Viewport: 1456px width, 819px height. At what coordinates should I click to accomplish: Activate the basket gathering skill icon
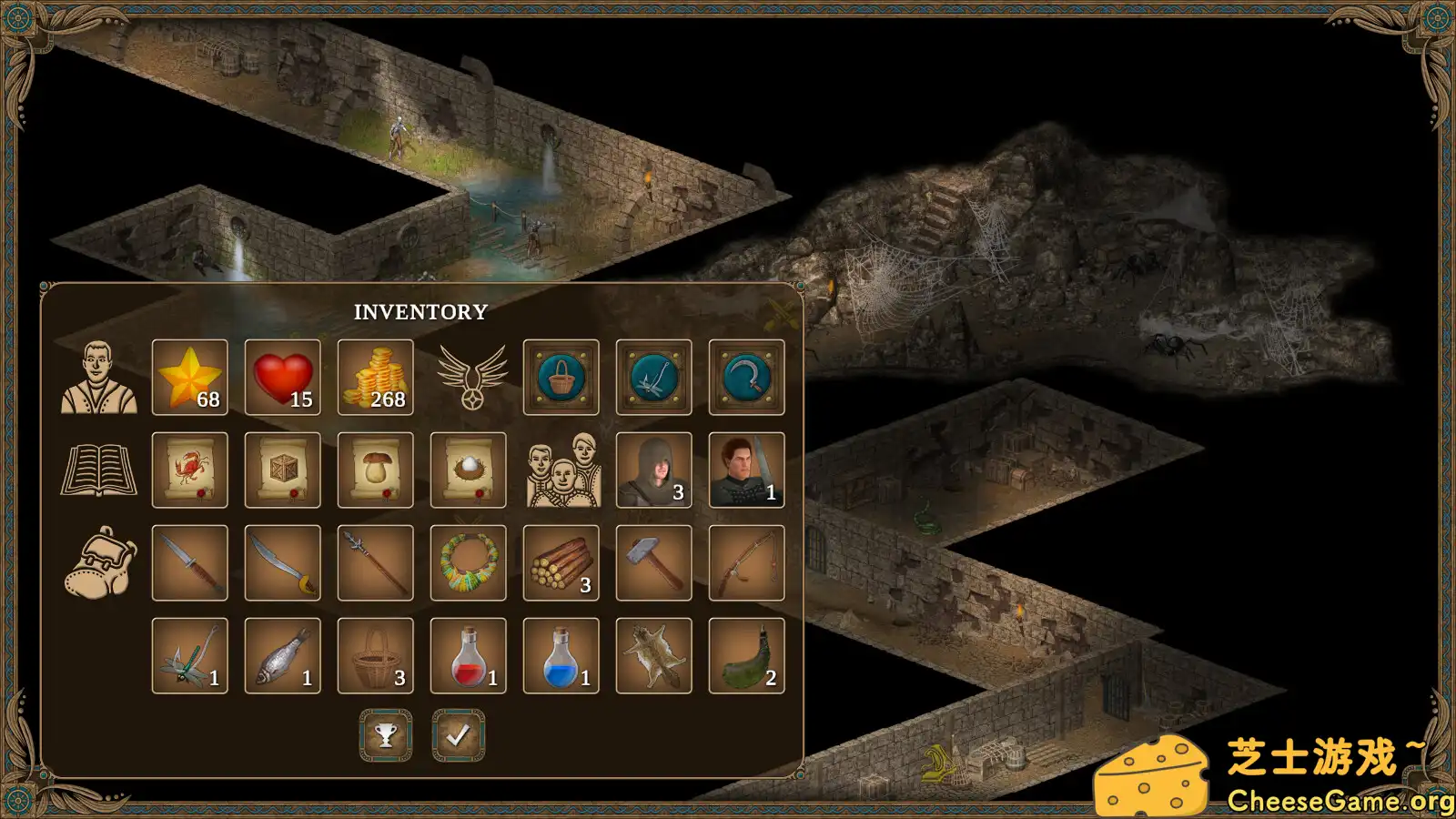pos(561,377)
